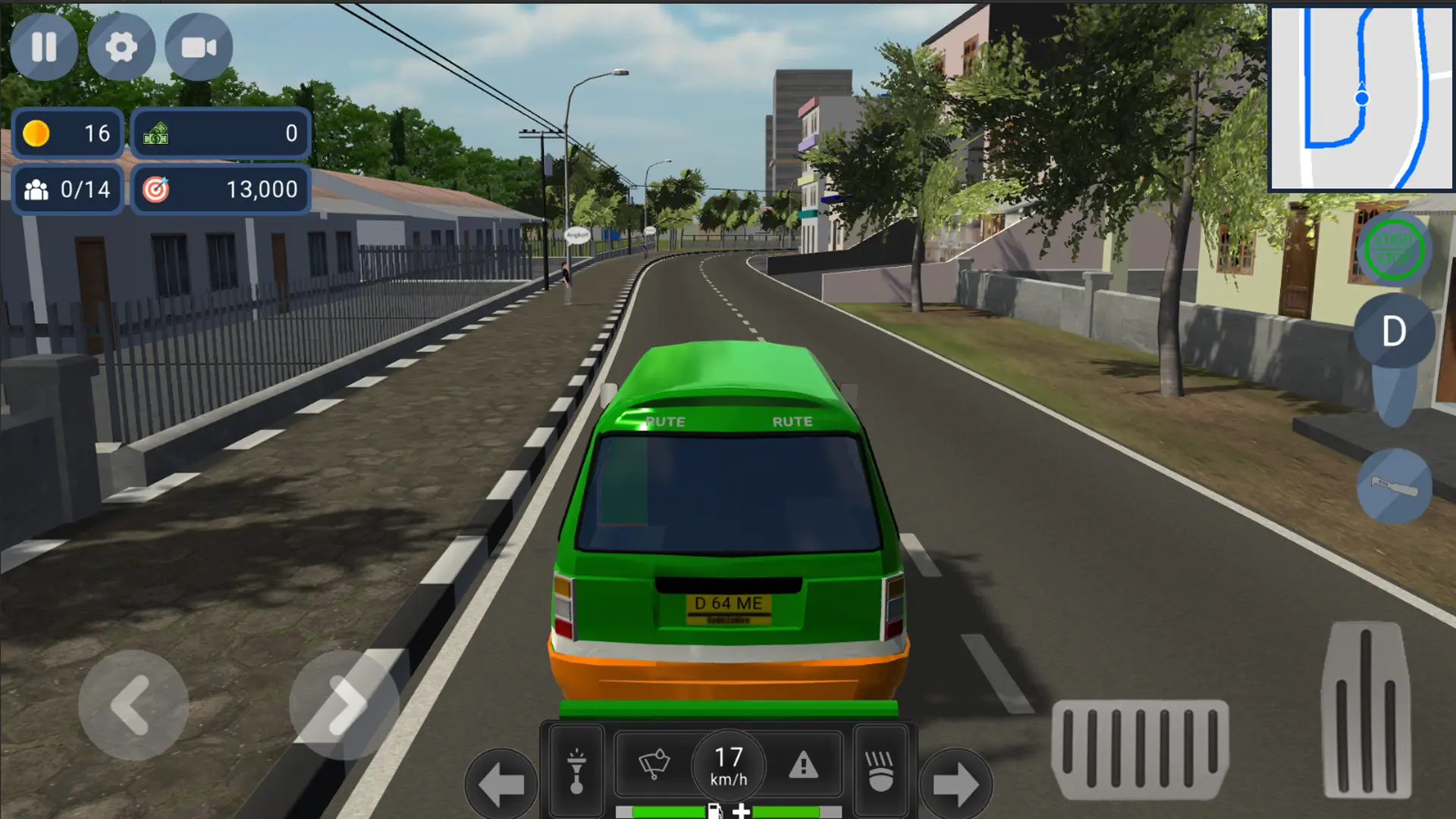Steer left using the left arrow control

[x=133, y=705]
